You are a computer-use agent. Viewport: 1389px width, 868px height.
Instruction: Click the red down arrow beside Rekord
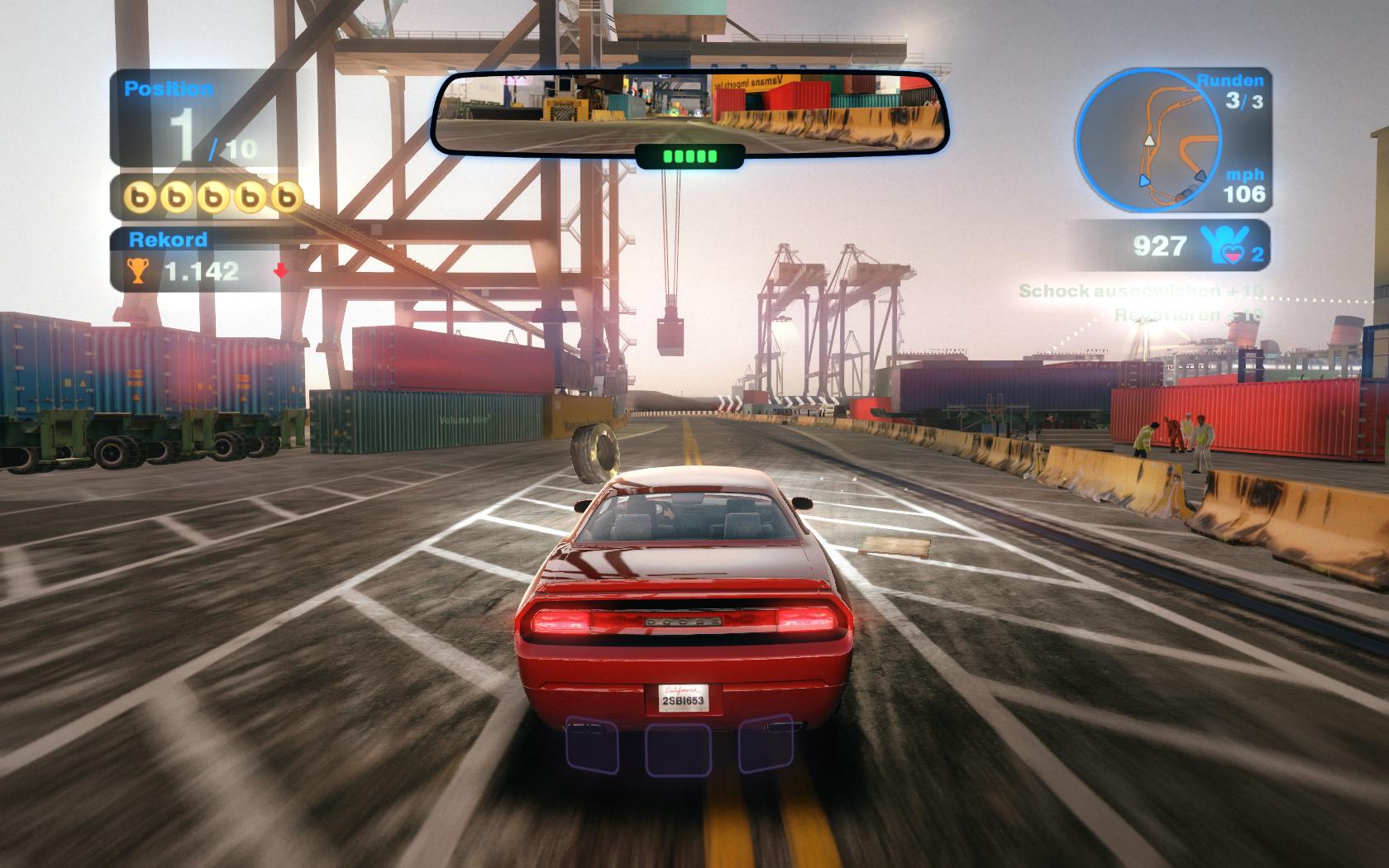point(281,270)
